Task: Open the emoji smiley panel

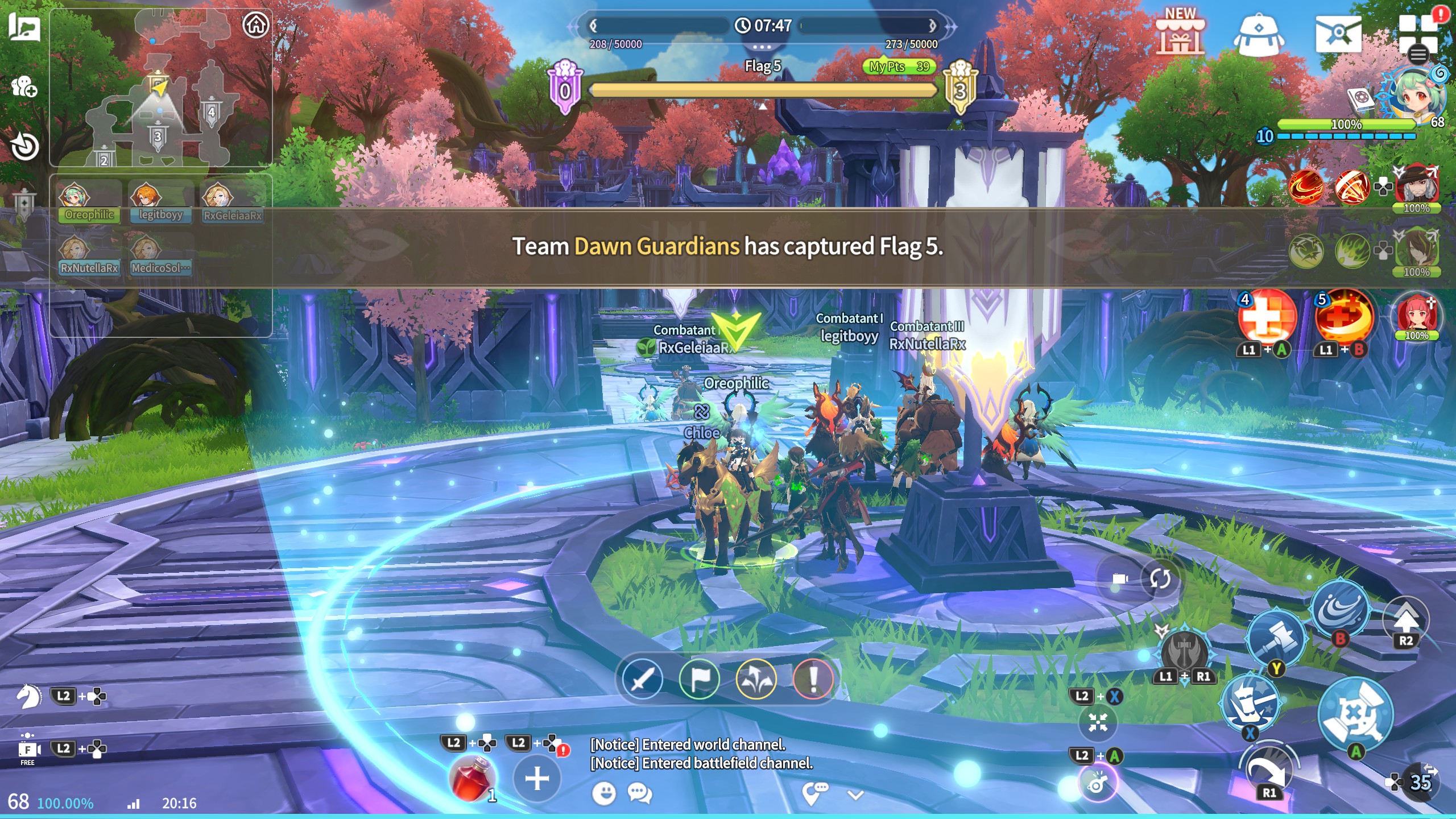Action: [x=603, y=793]
